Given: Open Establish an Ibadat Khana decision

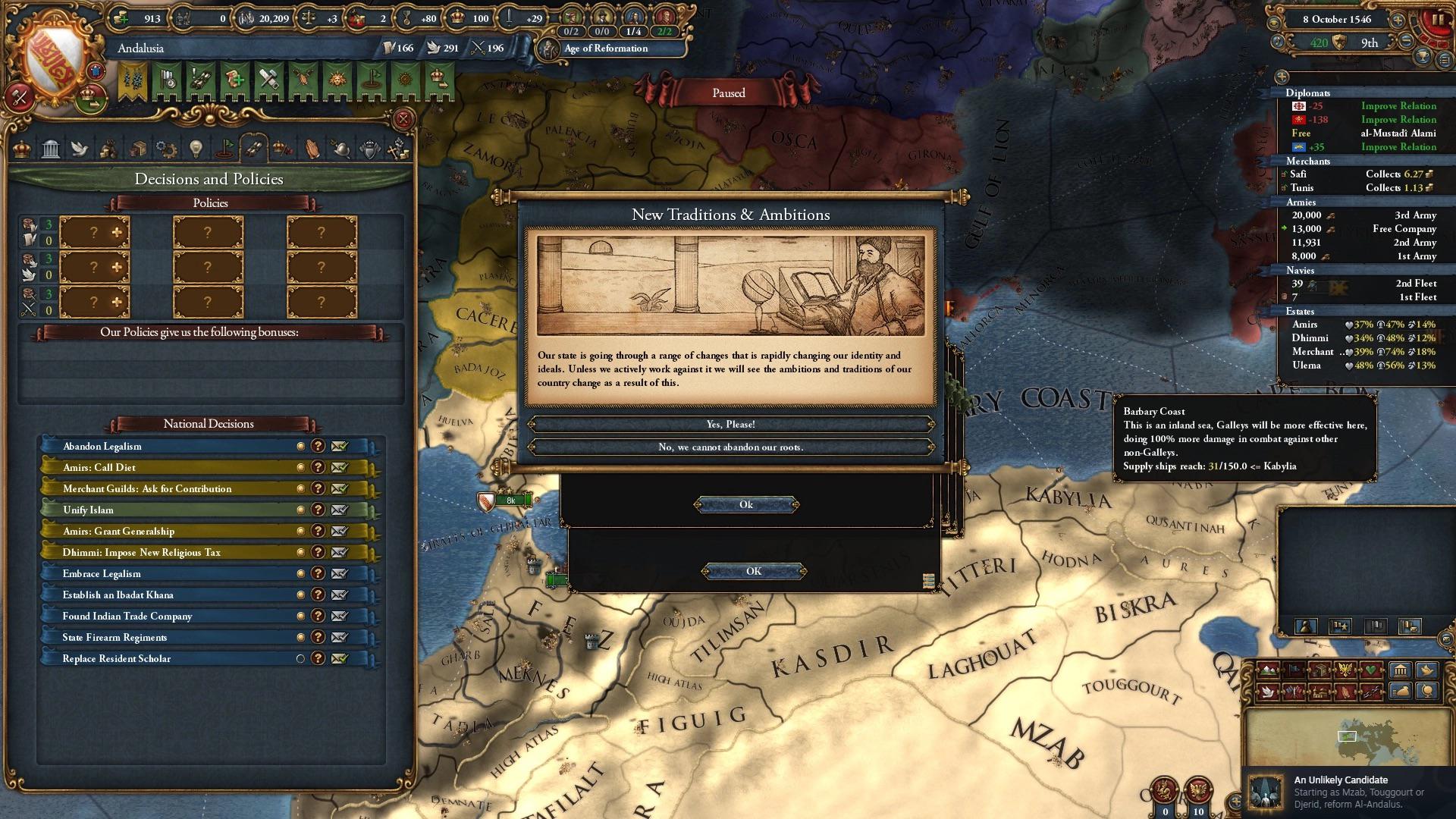Looking at the screenshot, I should coord(118,595).
